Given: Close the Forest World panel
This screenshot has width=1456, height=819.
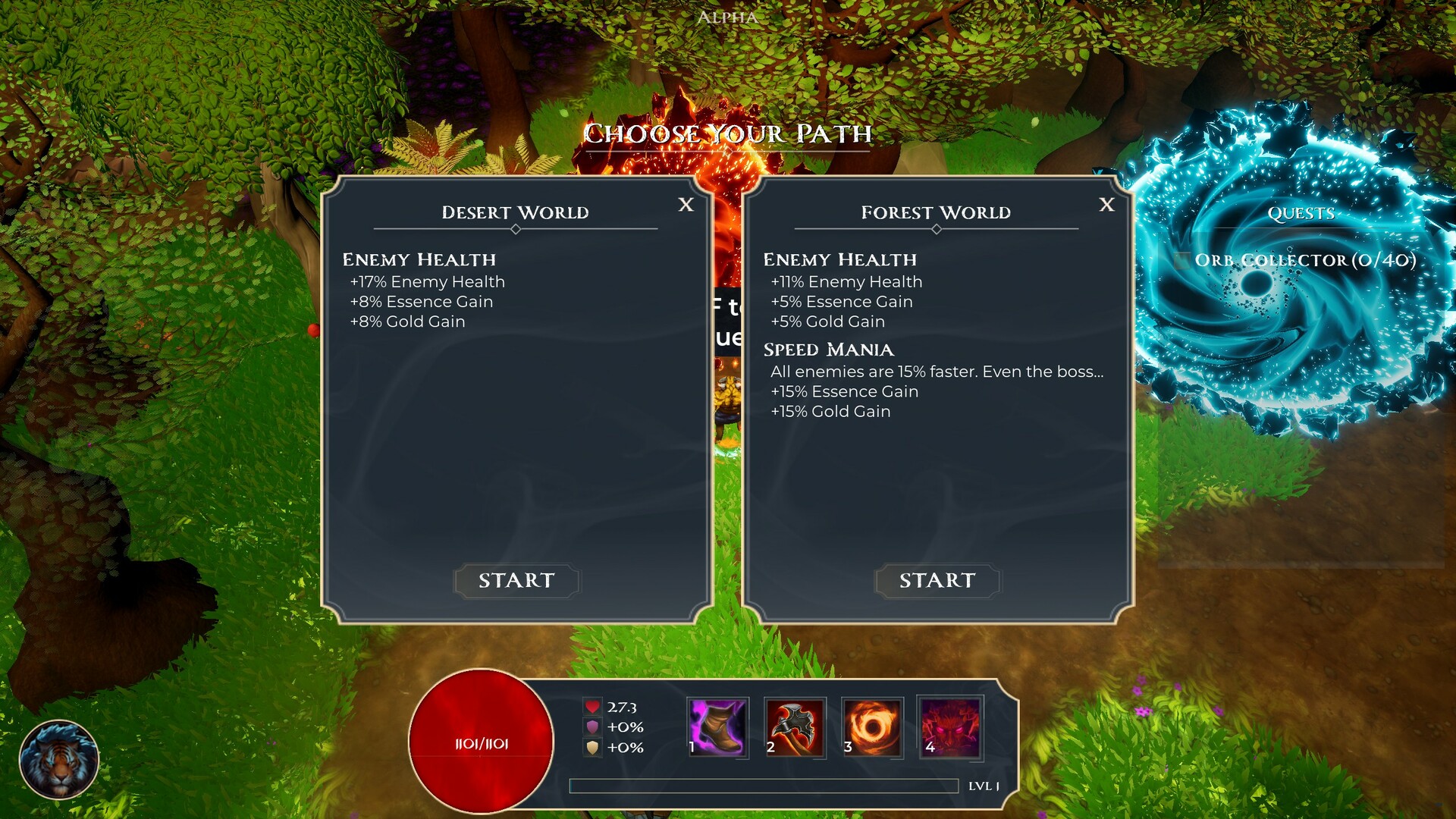Looking at the screenshot, I should [x=1108, y=205].
